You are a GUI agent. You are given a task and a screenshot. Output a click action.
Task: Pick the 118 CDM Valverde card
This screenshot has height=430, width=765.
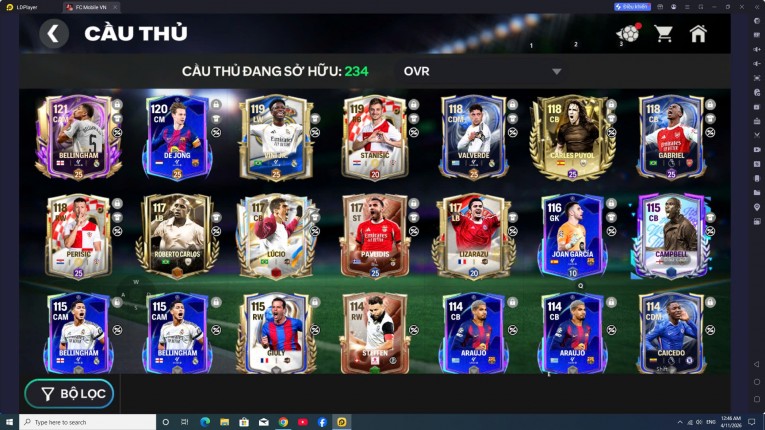click(x=473, y=137)
